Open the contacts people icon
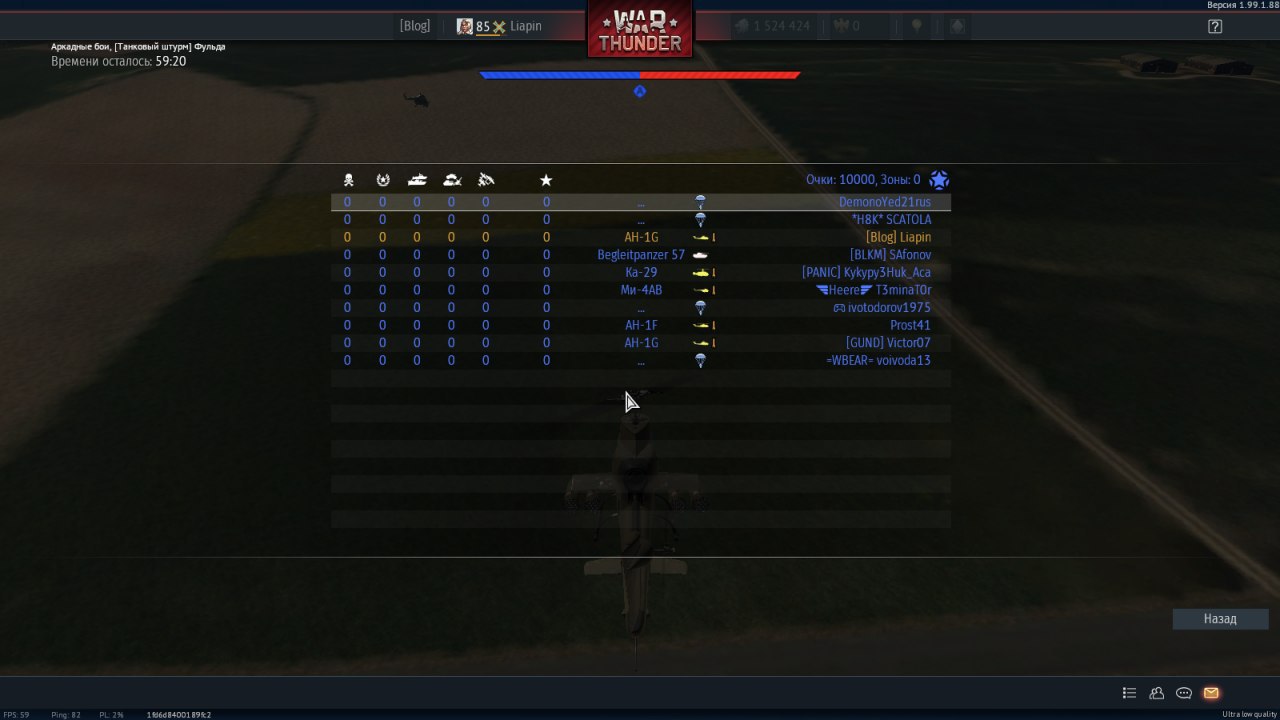The width and height of the screenshot is (1280, 720). coord(1157,693)
